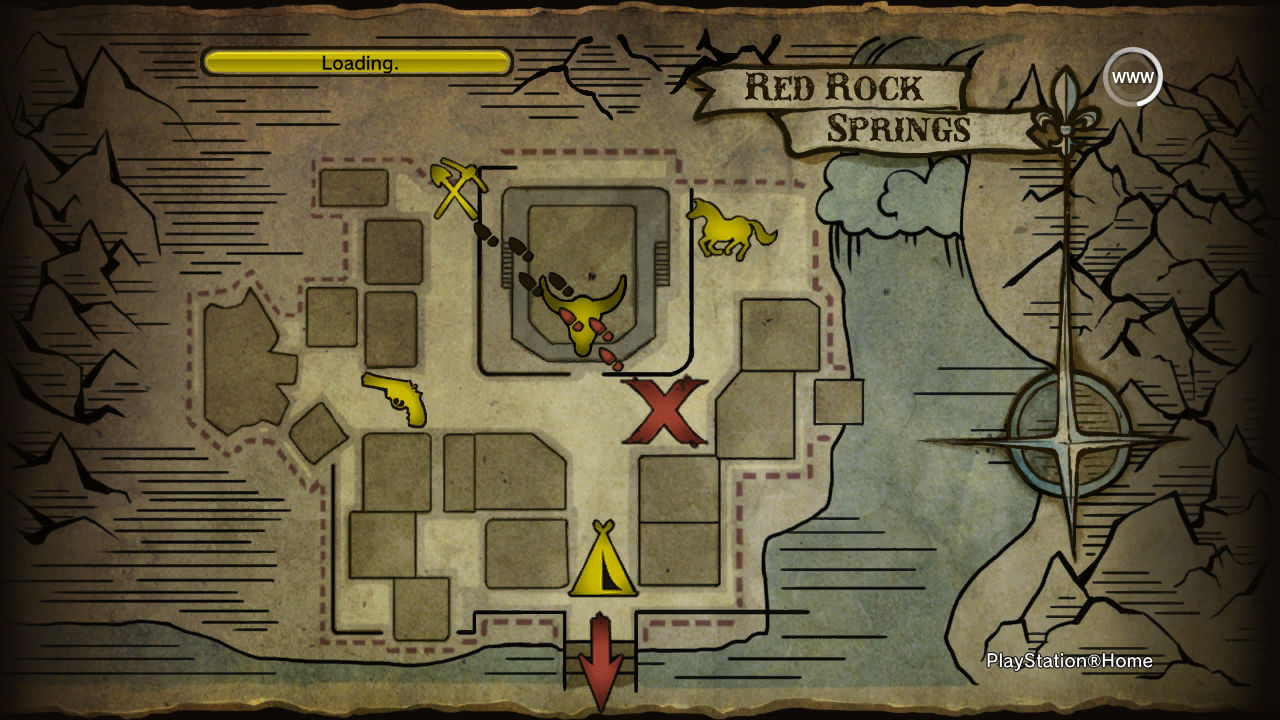
Task: Click the WWW circle icon
Action: pos(1132,77)
